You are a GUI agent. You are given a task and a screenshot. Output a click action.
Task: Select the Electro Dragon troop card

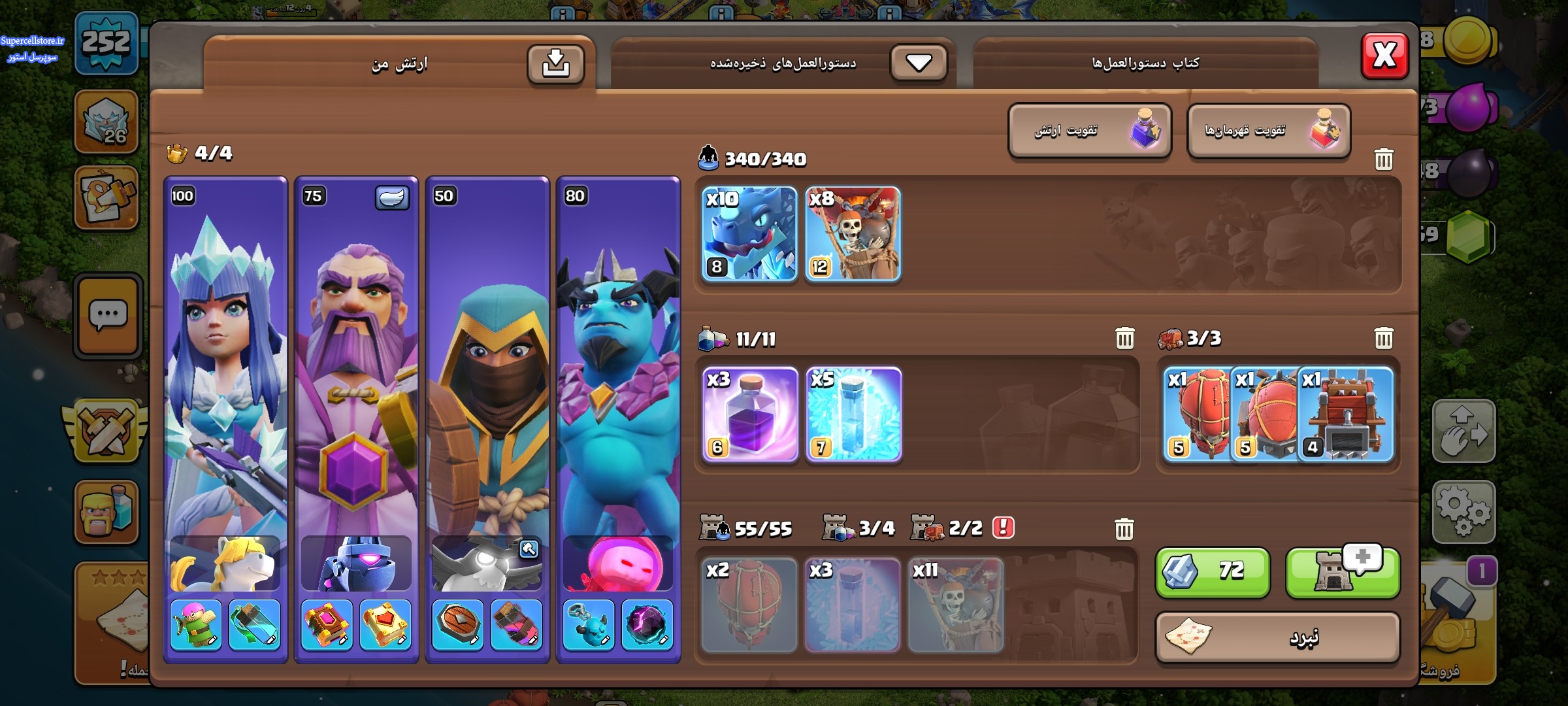749,234
